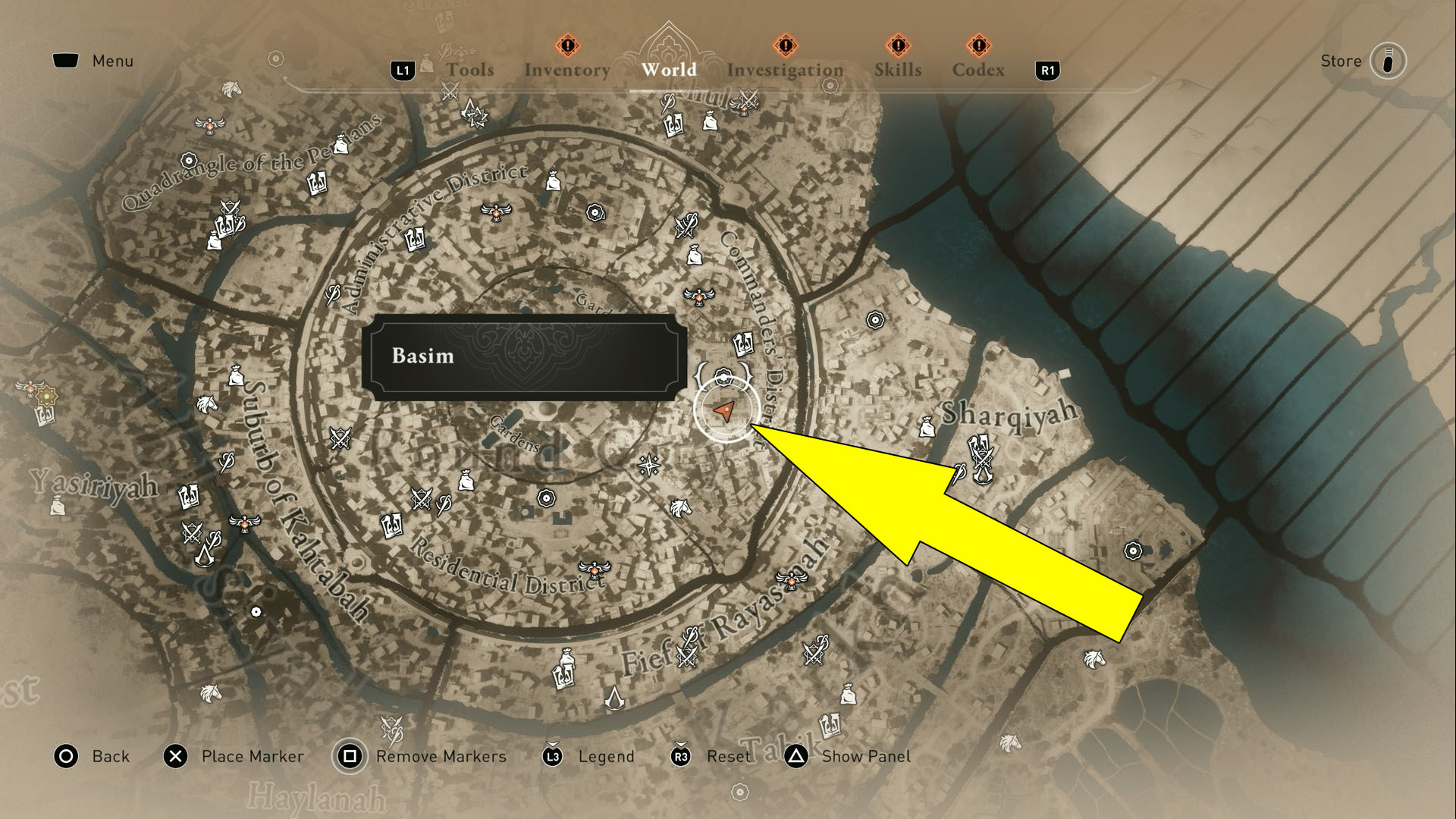This screenshot has width=1456, height=819.
Task: Switch to the Investigation tab
Action: (x=785, y=70)
